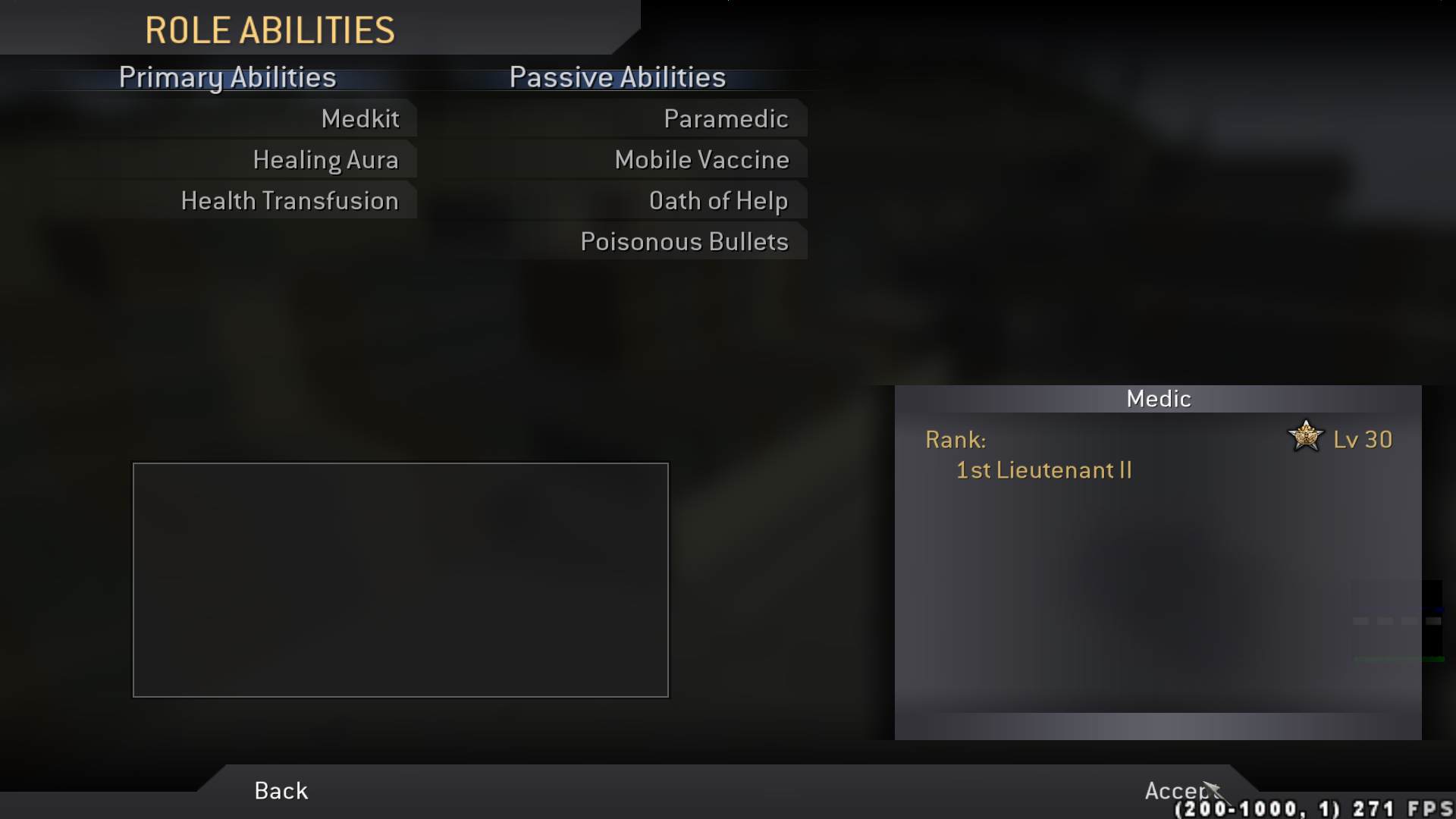Click the Medic panel title bar
1456x819 pixels.
tap(1159, 397)
